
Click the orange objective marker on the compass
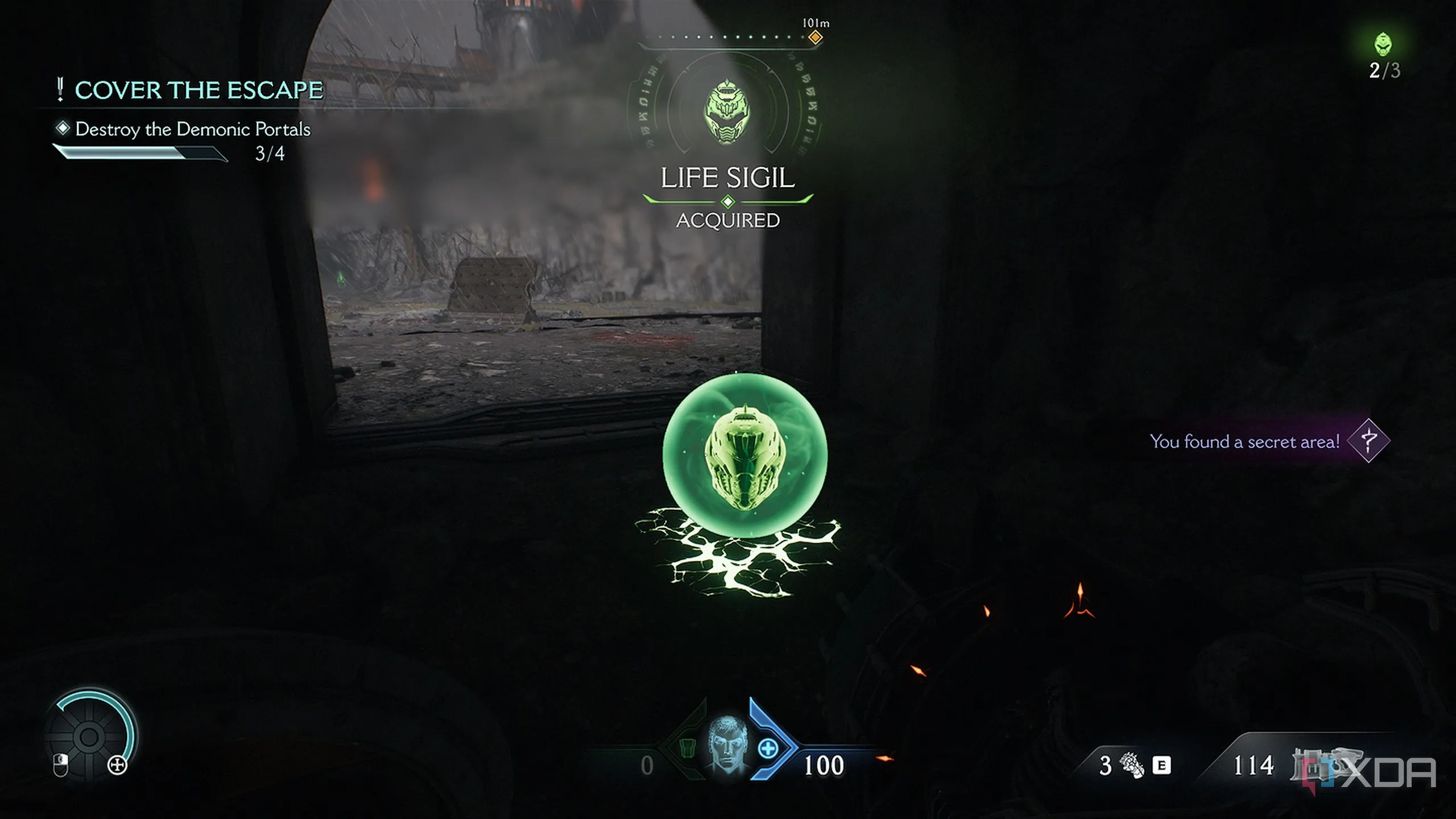[x=815, y=38]
